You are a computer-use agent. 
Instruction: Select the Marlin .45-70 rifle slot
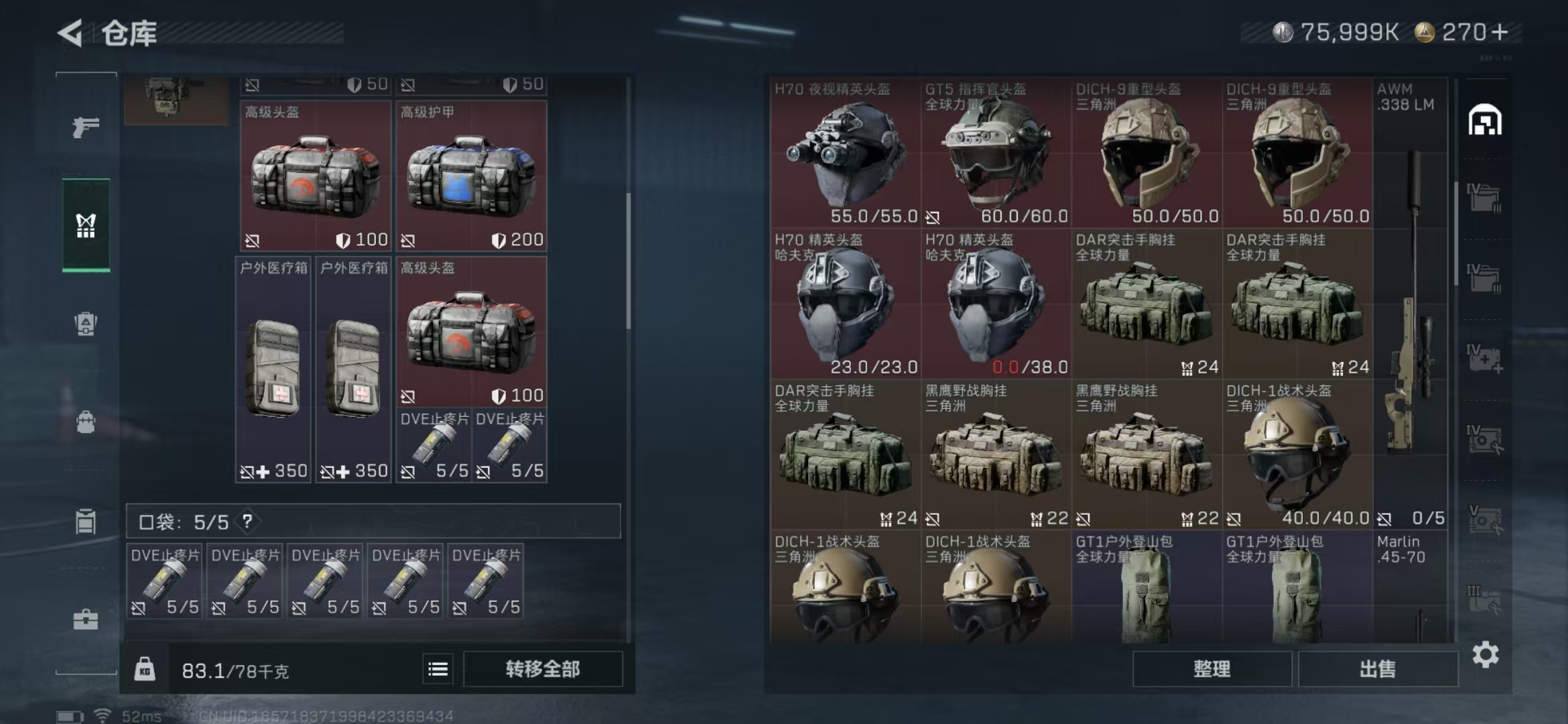coord(1410,587)
